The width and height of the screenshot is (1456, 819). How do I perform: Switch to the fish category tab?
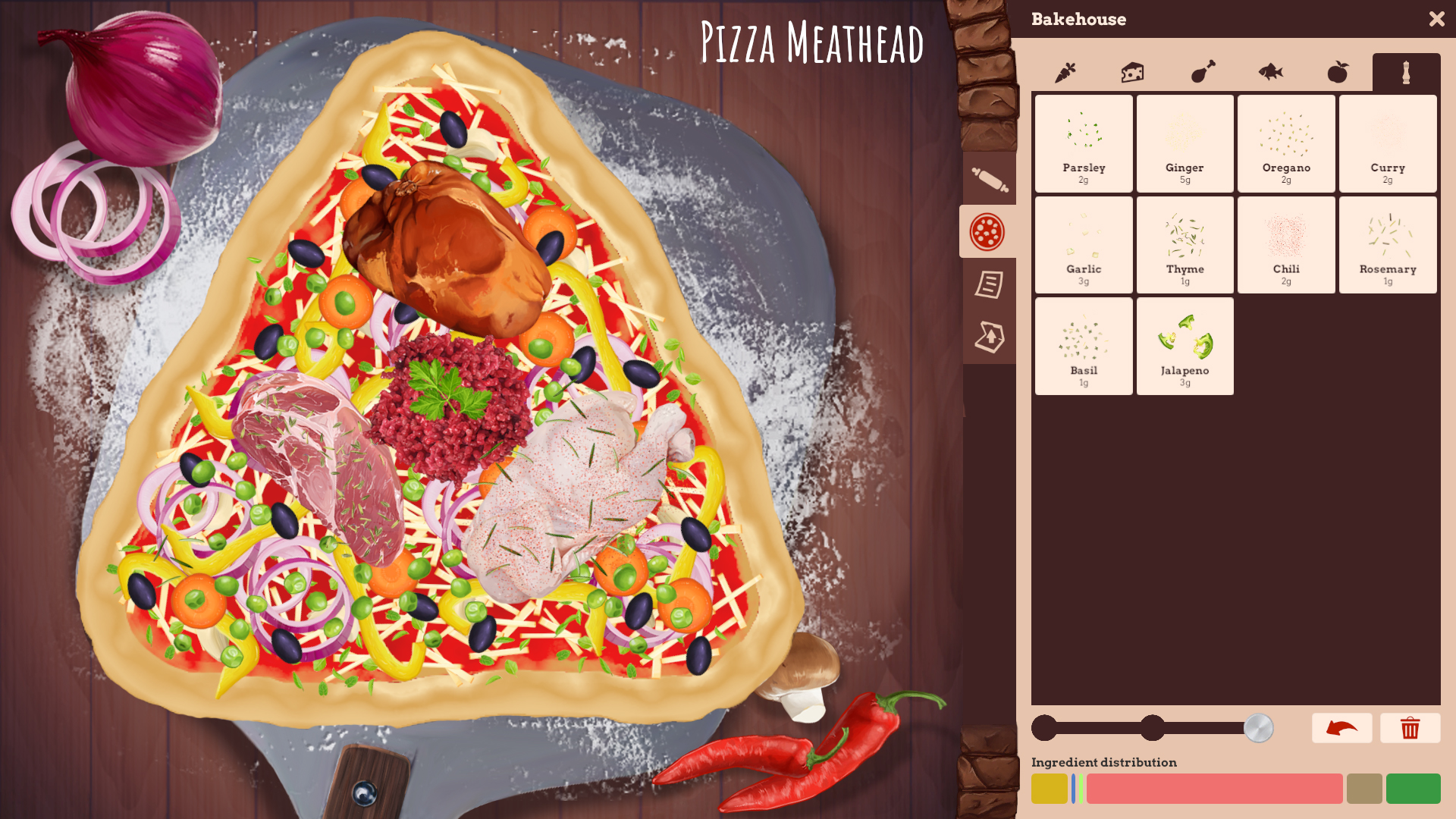(1269, 72)
